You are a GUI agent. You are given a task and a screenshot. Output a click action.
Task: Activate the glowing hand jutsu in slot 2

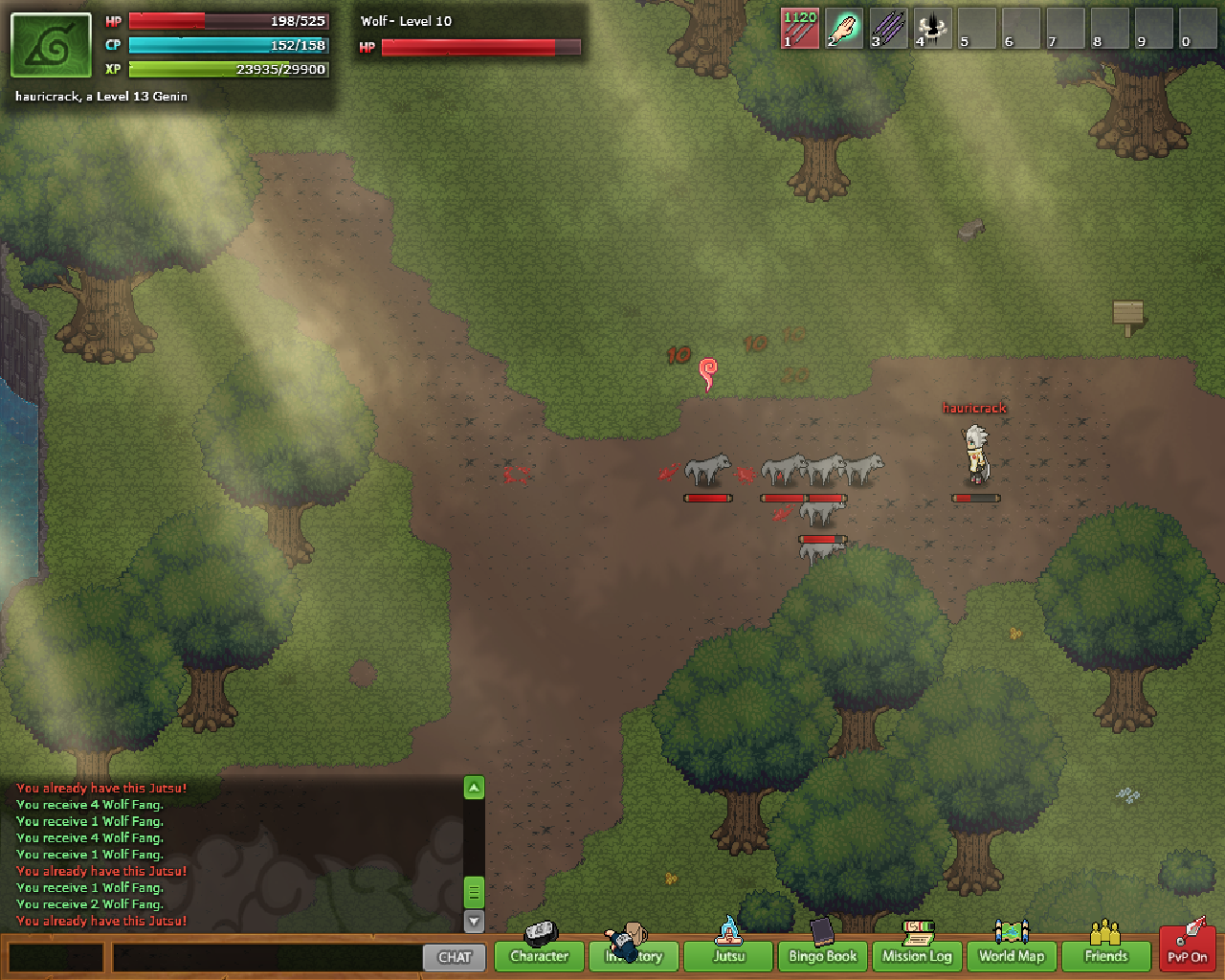tap(844, 29)
